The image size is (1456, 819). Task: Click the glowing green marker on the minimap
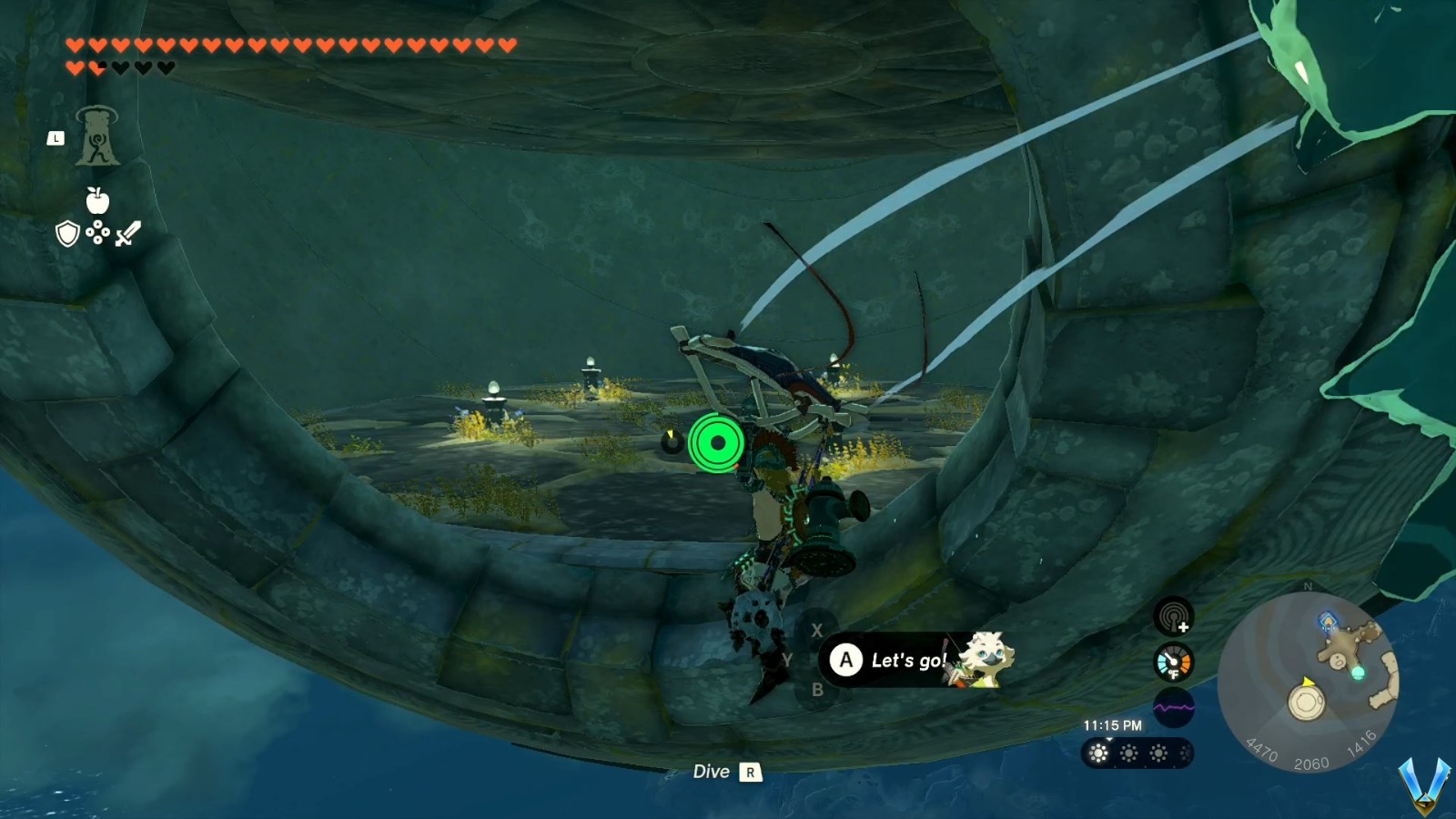(1359, 673)
